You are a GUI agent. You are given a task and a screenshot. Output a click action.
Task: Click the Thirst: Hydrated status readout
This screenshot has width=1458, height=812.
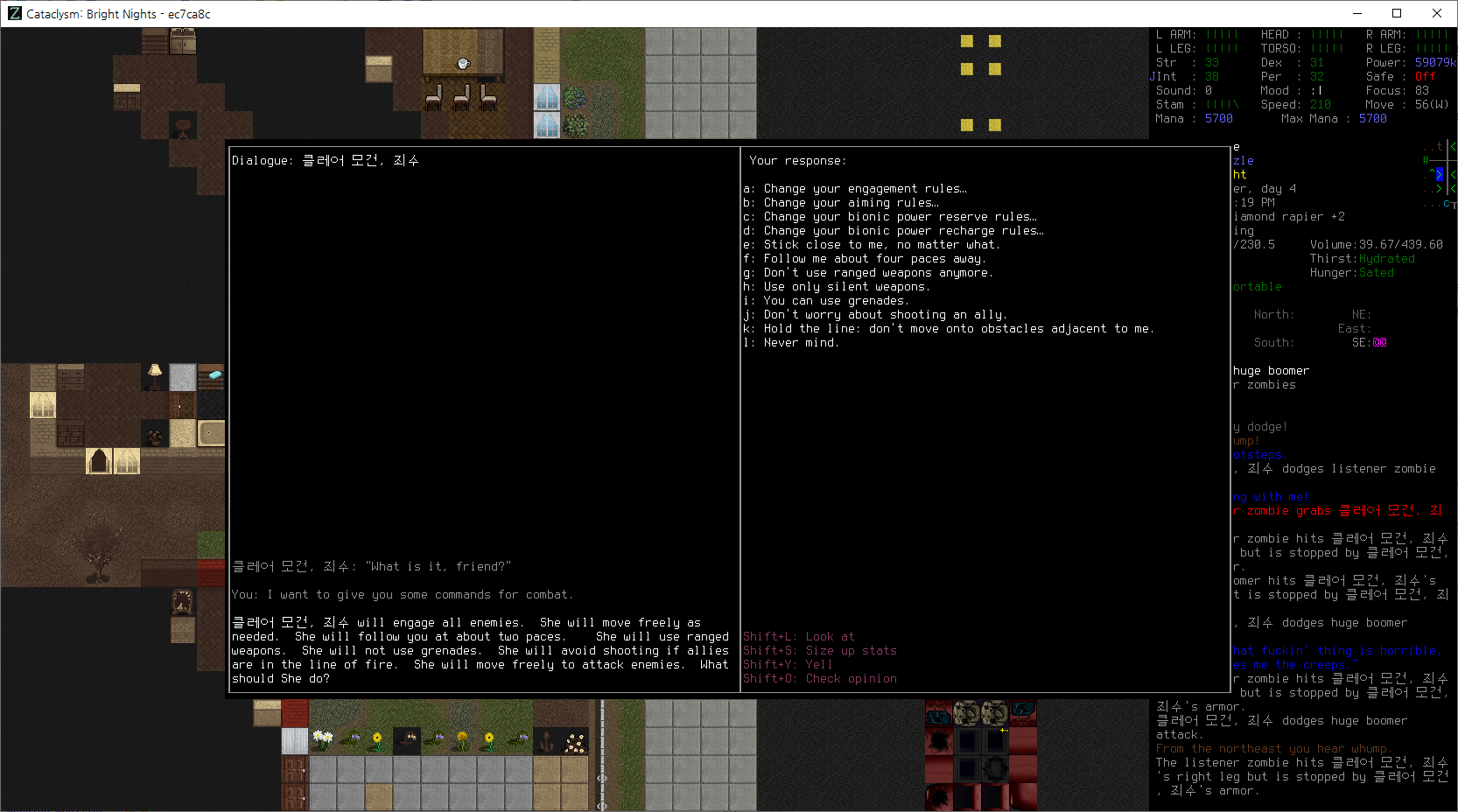point(1363,258)
